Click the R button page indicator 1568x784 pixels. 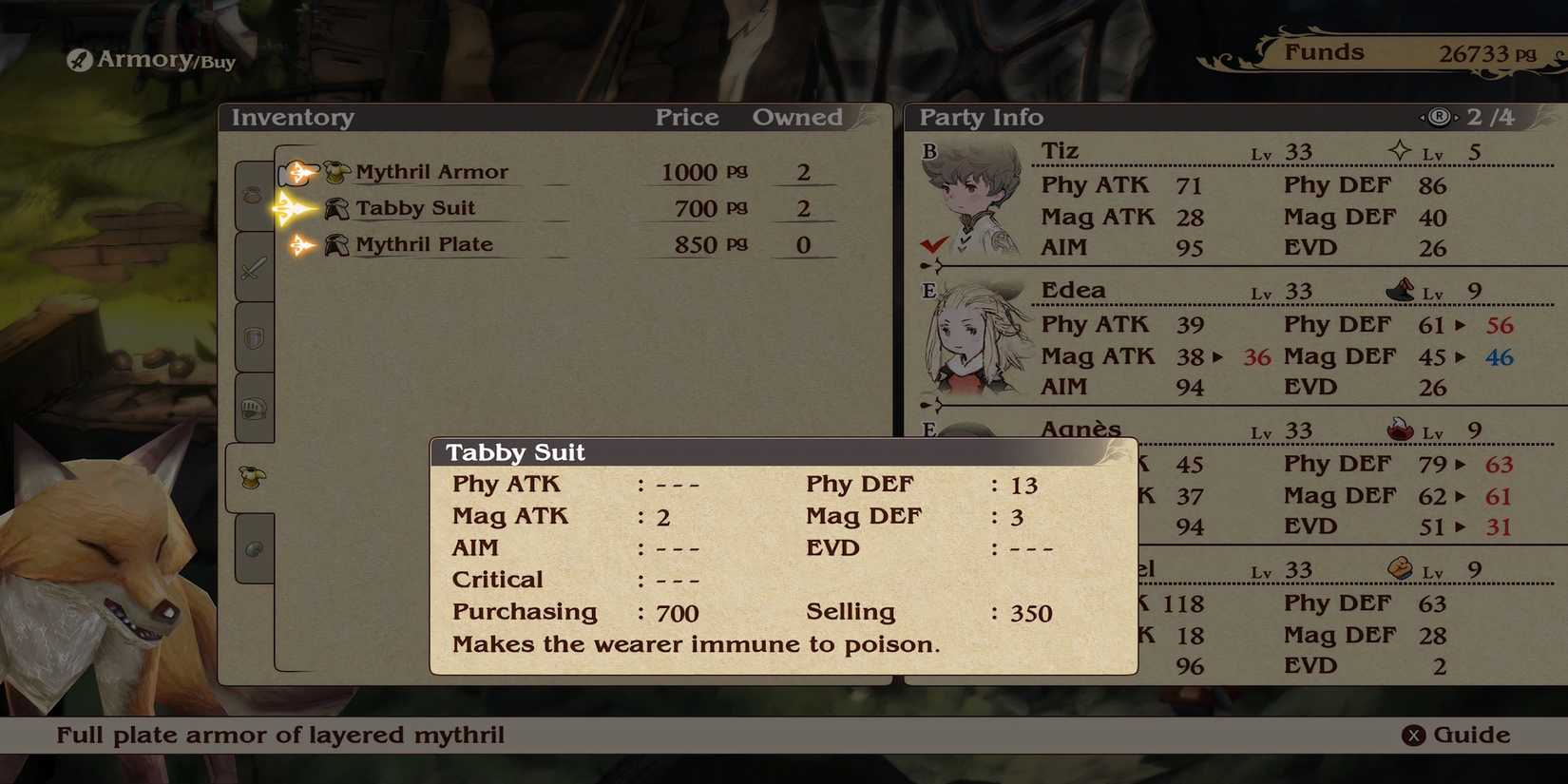(x=1439, y=116)
